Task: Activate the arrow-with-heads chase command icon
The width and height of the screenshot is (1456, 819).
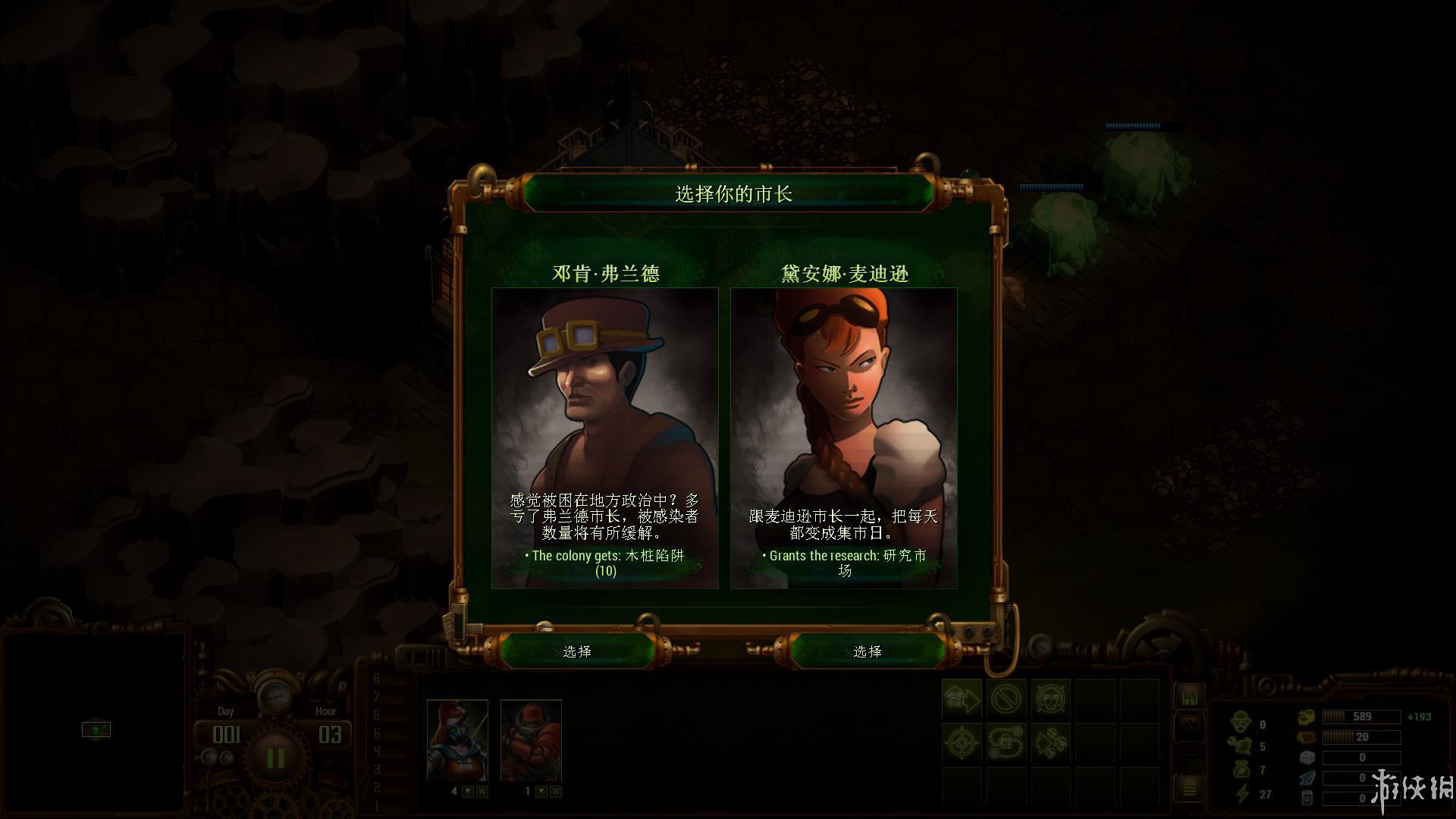Action: (1051, 742)
